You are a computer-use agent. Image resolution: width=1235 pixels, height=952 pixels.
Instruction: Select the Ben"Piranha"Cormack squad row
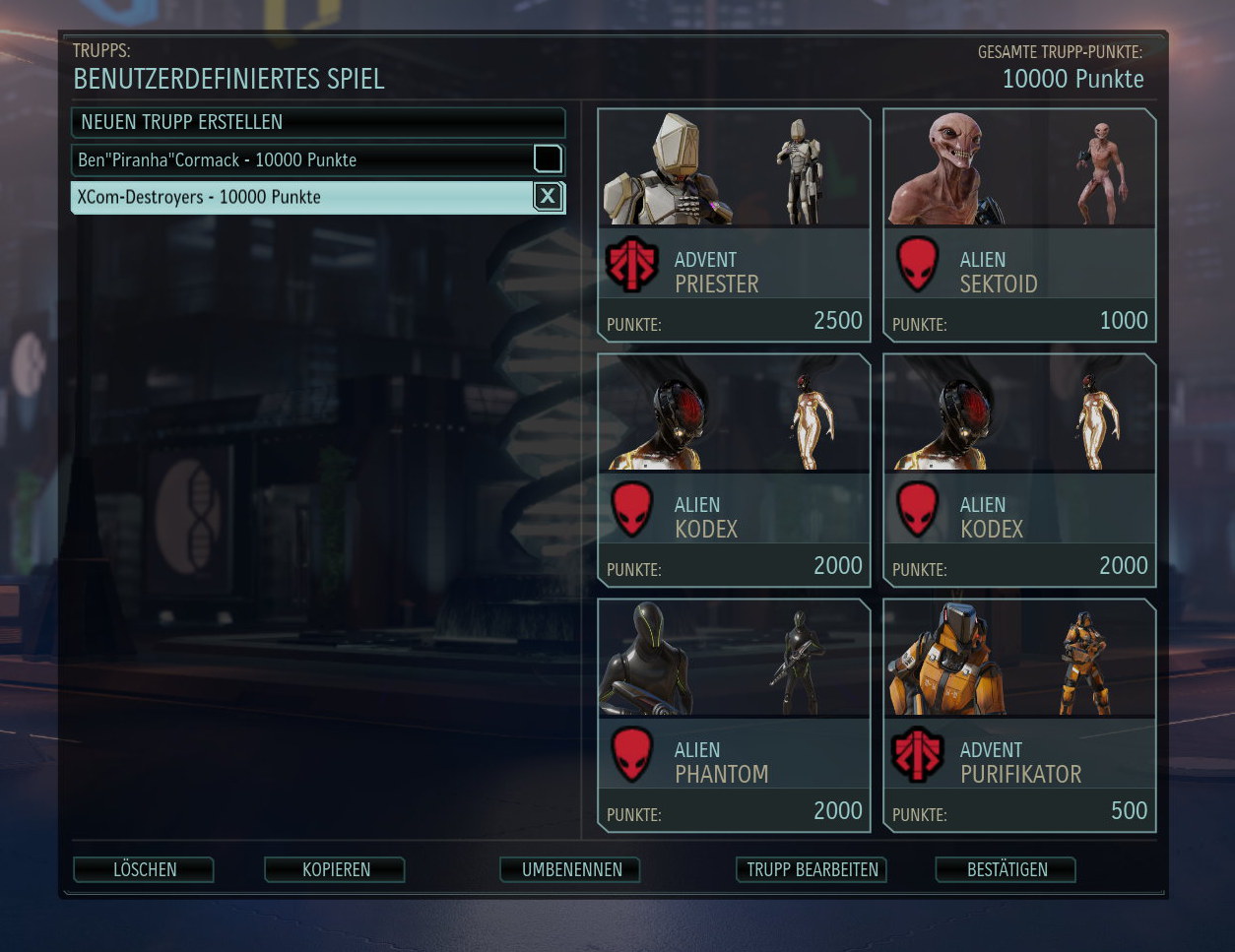click(x=295, y=159)
